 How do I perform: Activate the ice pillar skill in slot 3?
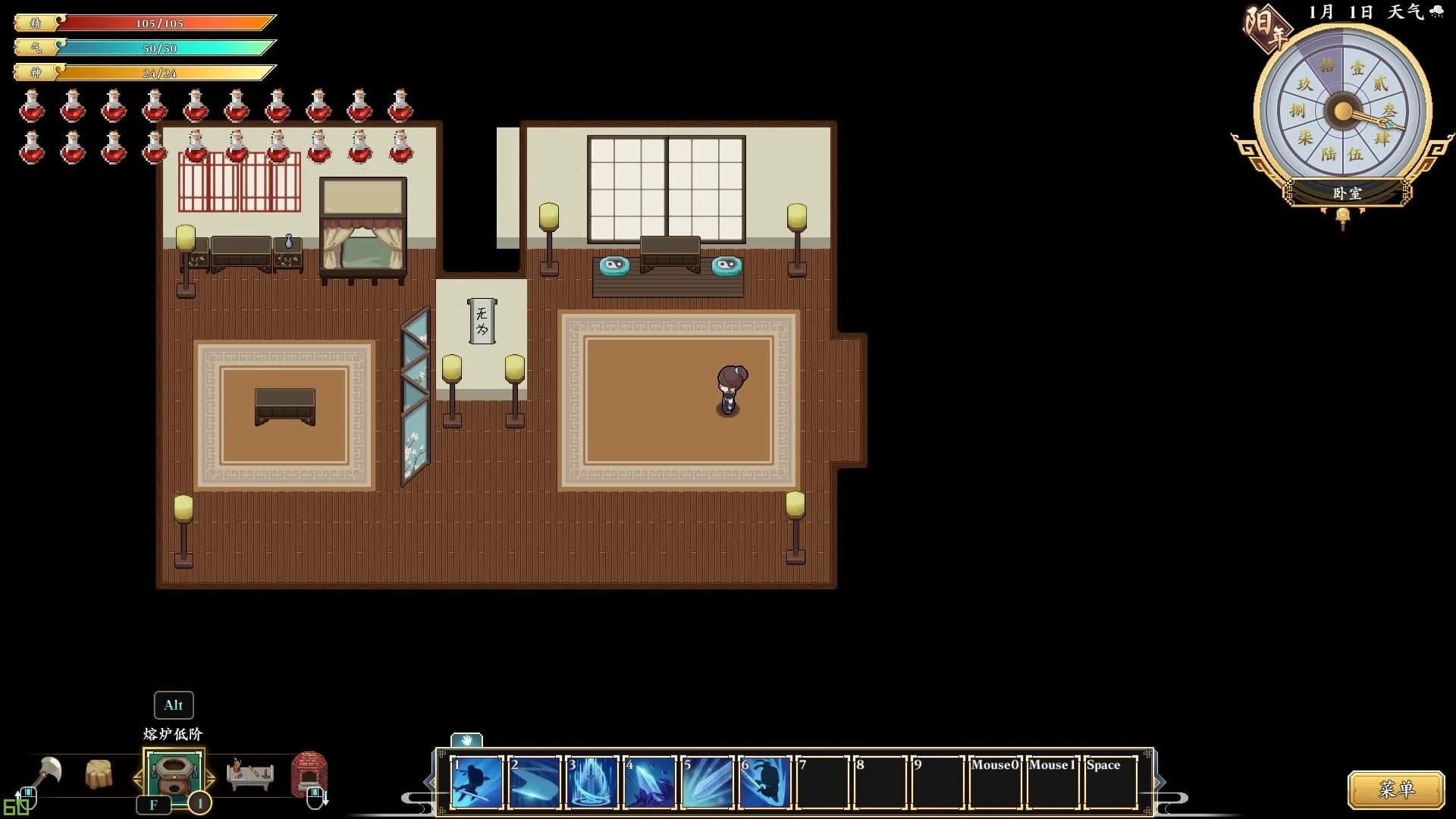(591, 781)
